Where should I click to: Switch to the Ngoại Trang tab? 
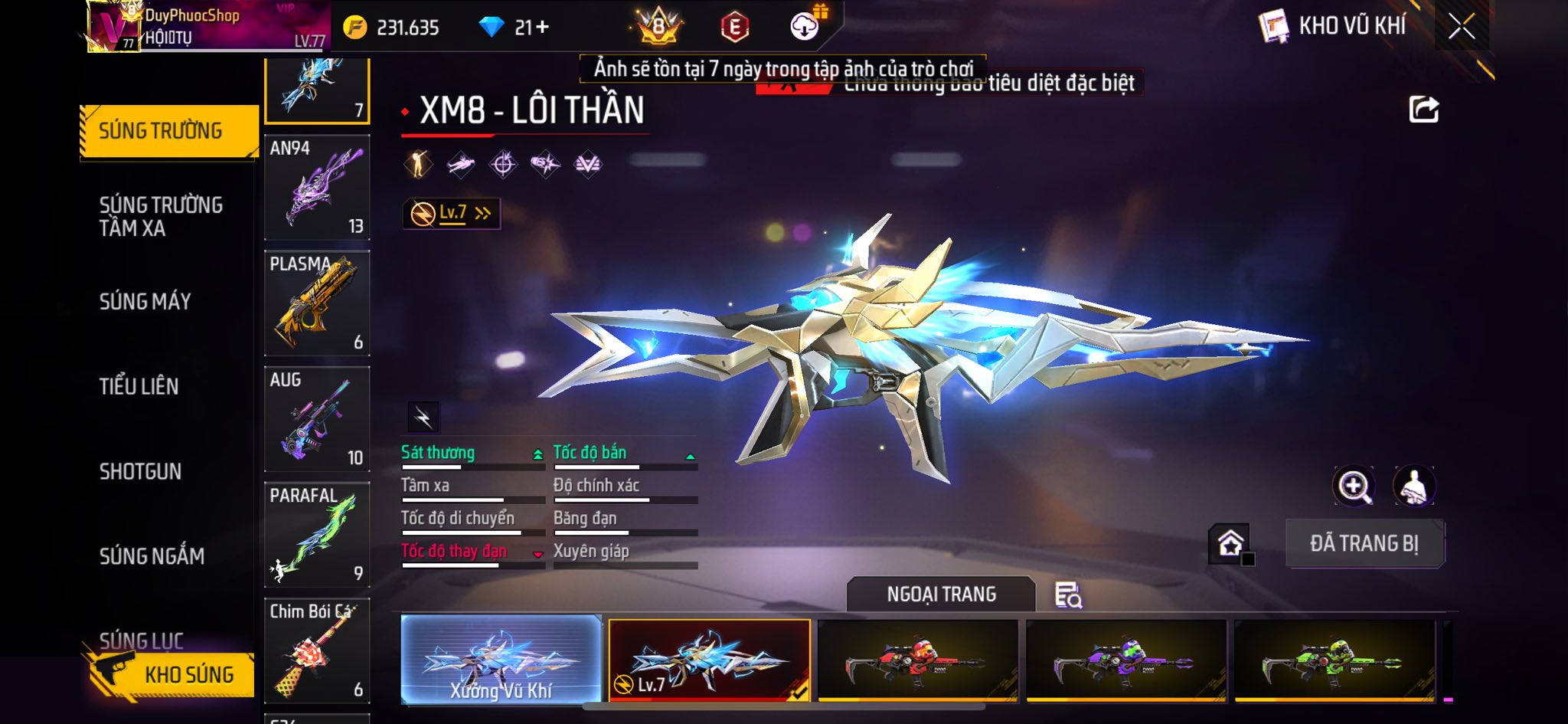[941, 595]
